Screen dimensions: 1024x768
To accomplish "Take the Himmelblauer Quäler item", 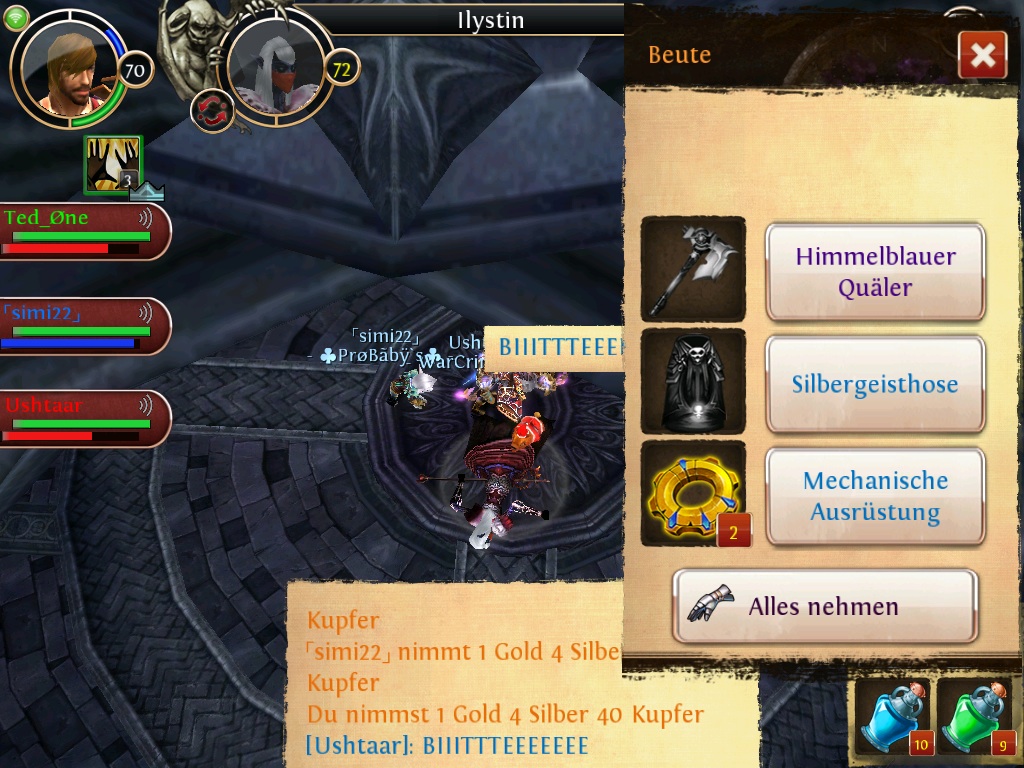I will 875,271.
